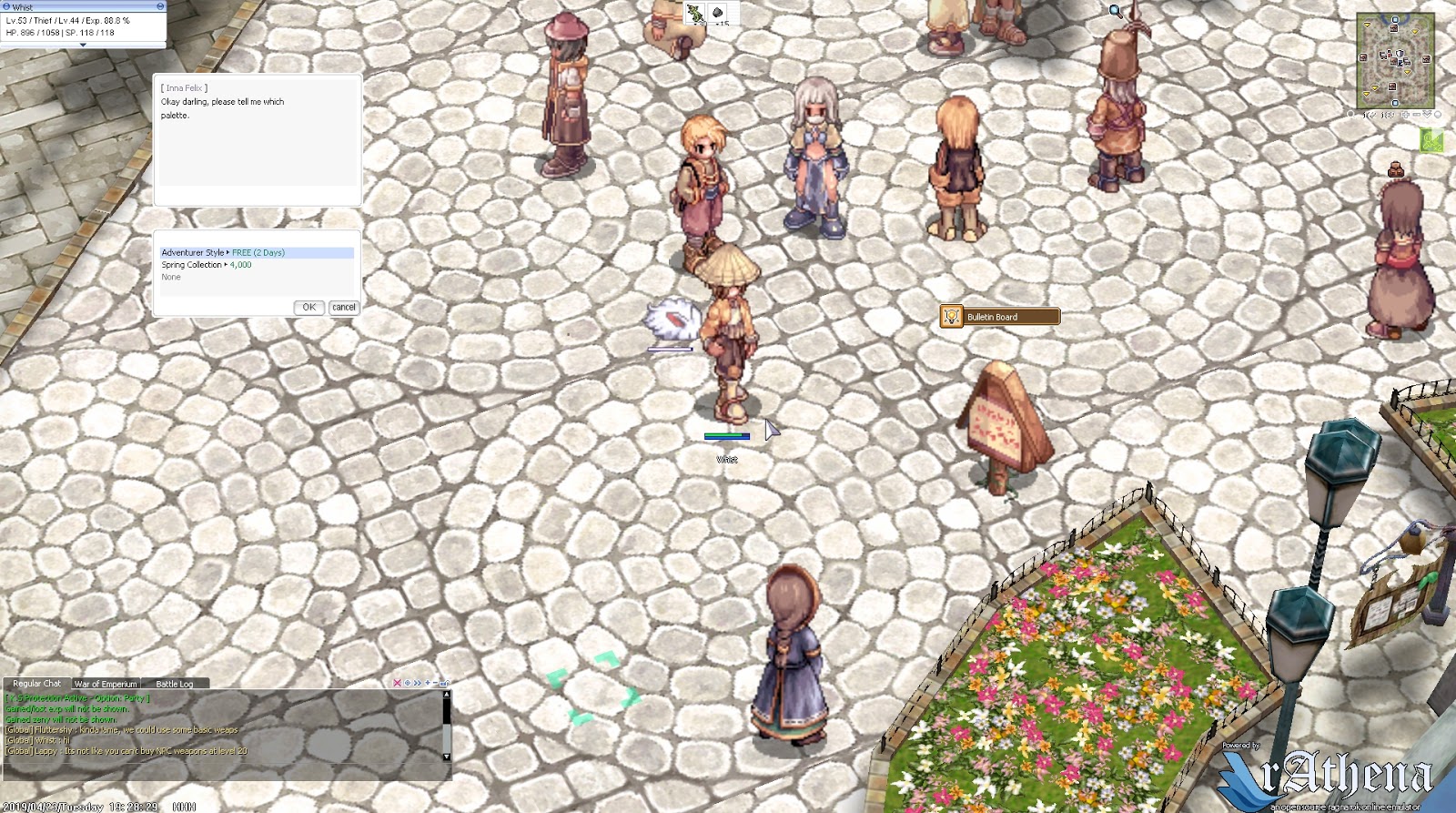Open the Battle Log tab
This screenshot has width=1456, height=813.
click(175, 684)
